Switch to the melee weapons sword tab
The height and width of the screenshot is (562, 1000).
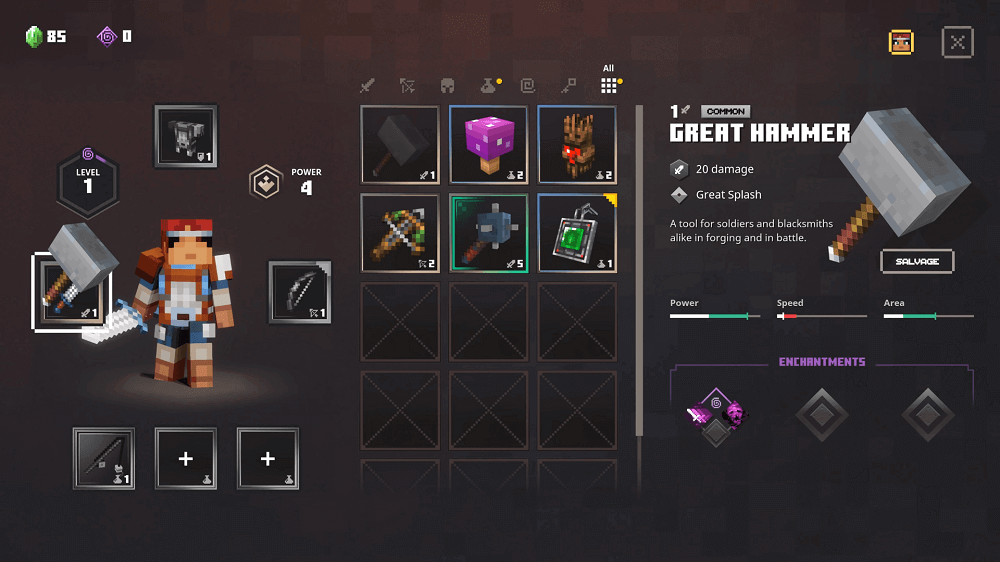367,86
